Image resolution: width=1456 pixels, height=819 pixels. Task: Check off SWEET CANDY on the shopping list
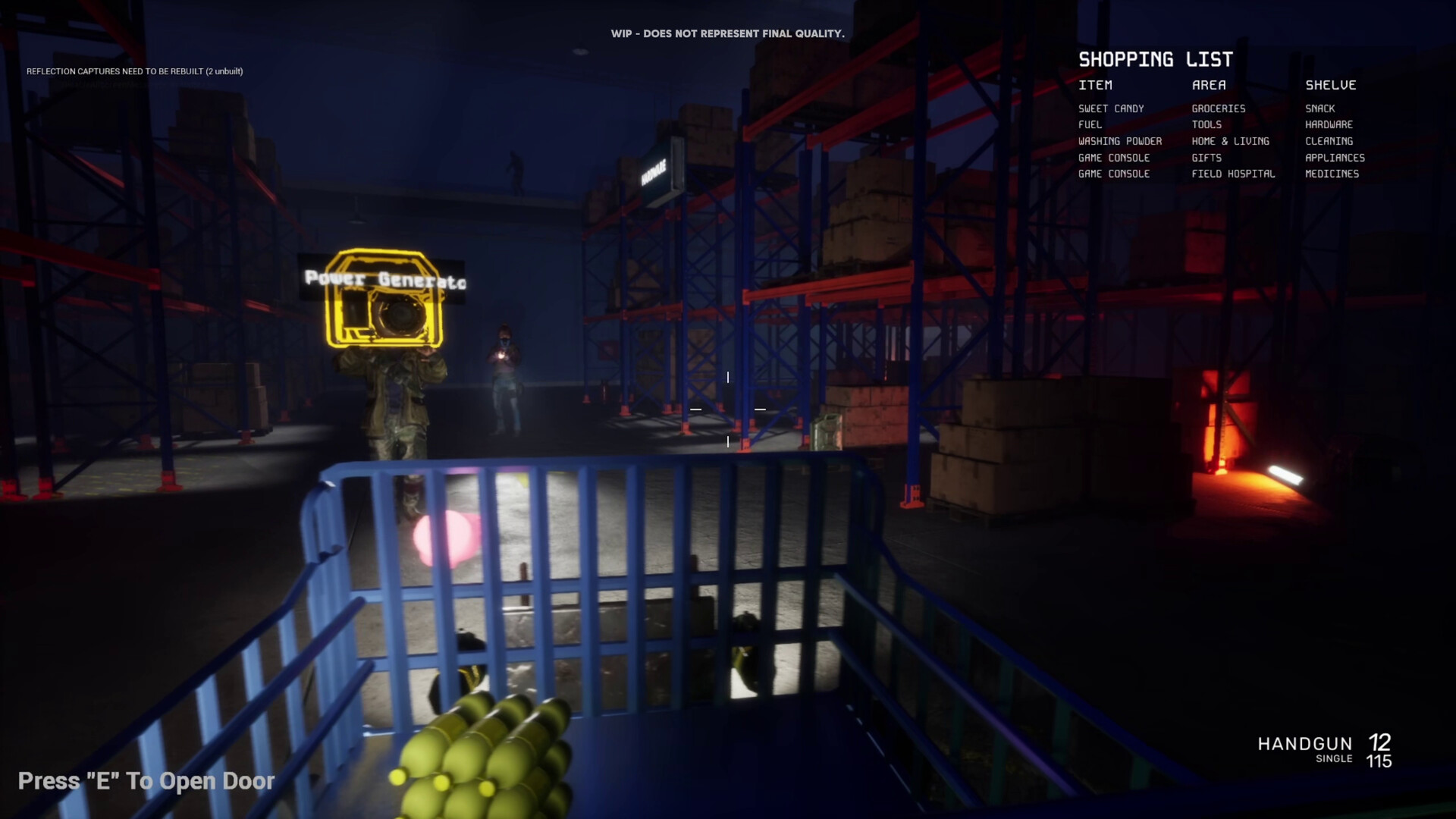[1112, 108]
